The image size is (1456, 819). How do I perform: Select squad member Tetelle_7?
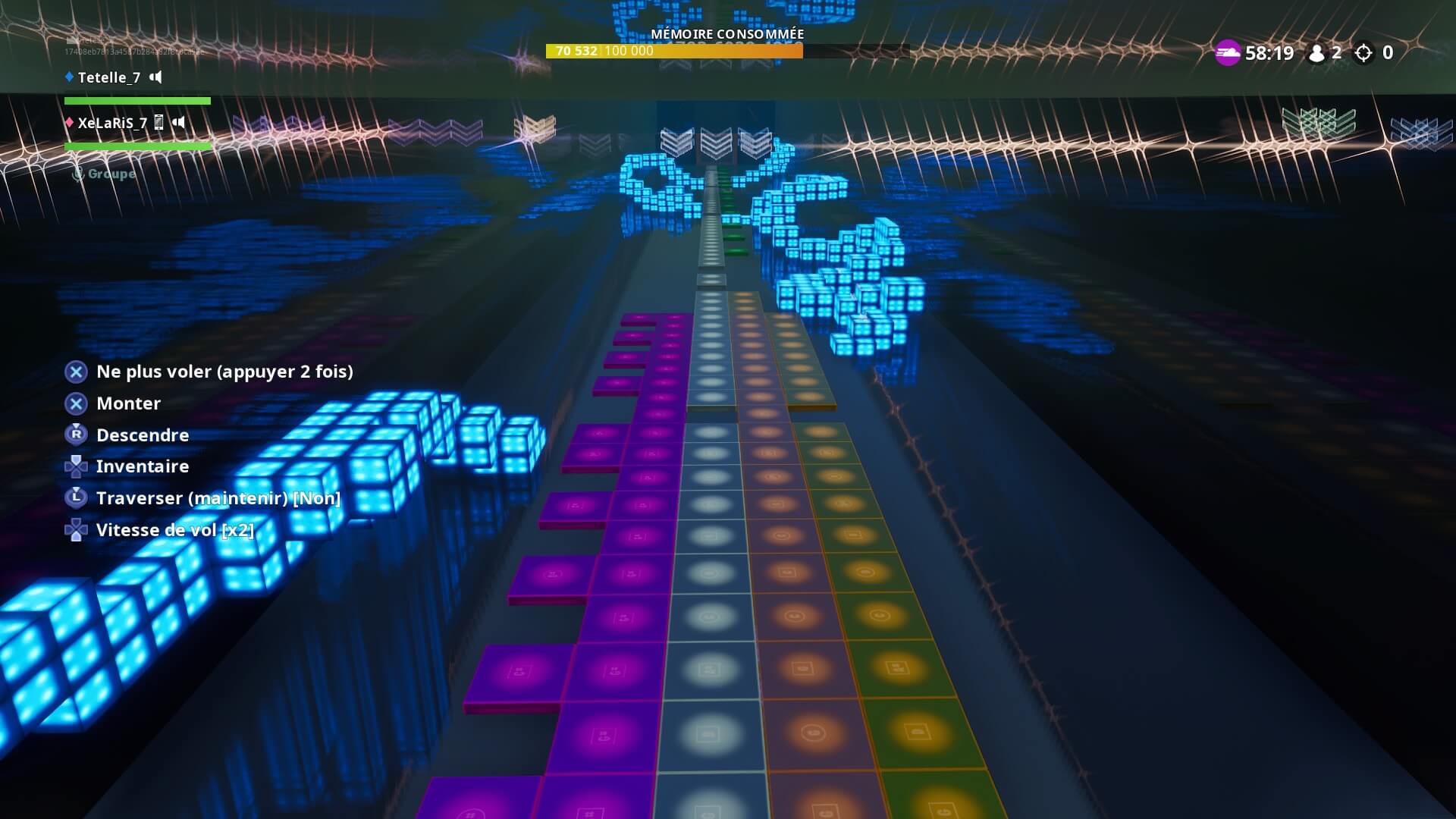[108, 77]
